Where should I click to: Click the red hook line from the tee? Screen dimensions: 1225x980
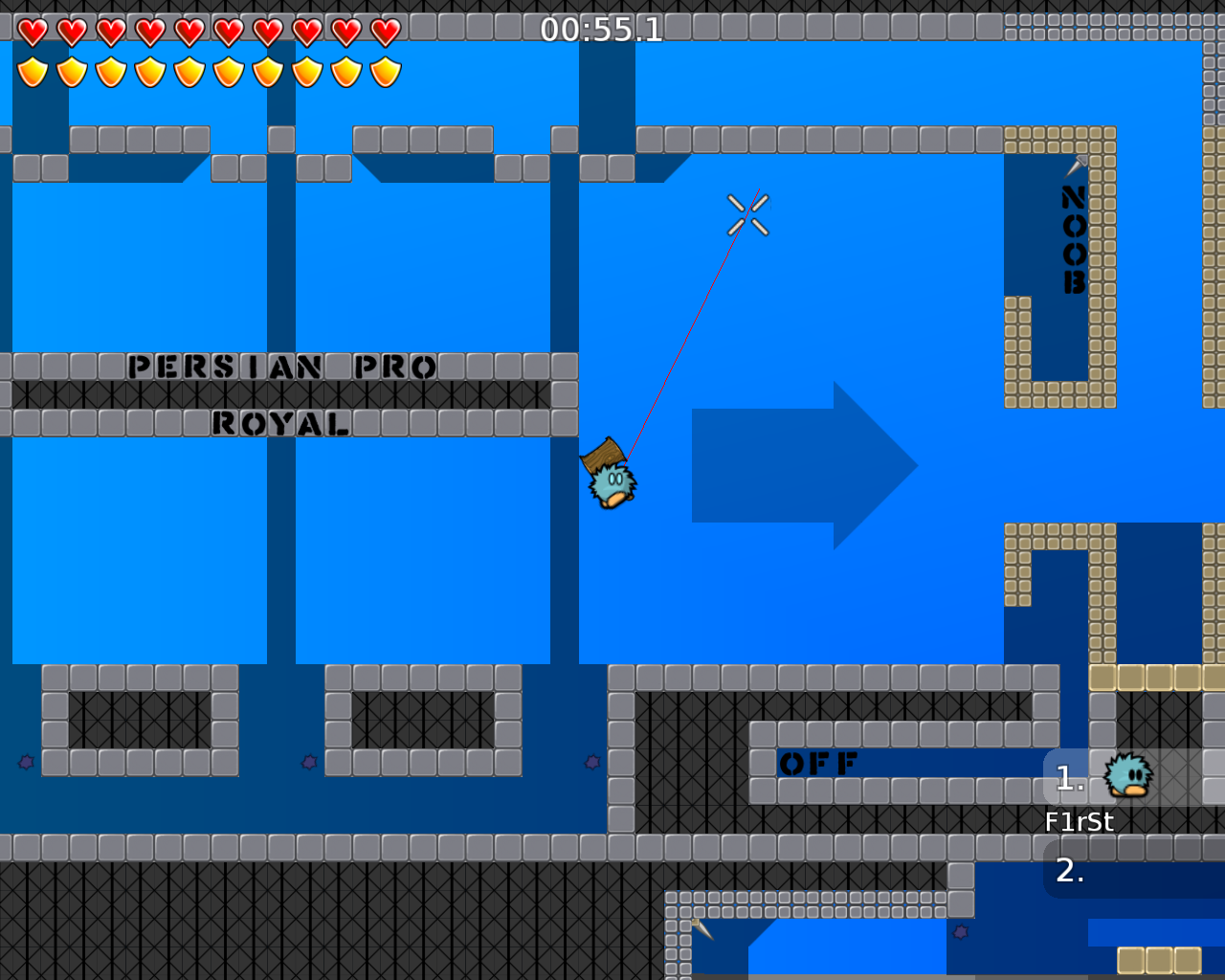click(679, 335)
